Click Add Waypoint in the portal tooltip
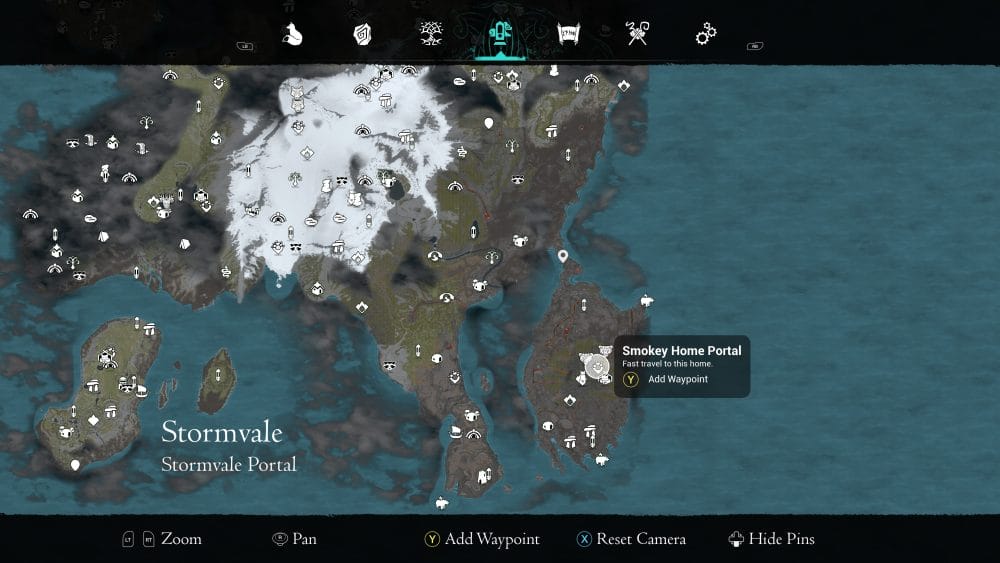 (x=677, y=380)
